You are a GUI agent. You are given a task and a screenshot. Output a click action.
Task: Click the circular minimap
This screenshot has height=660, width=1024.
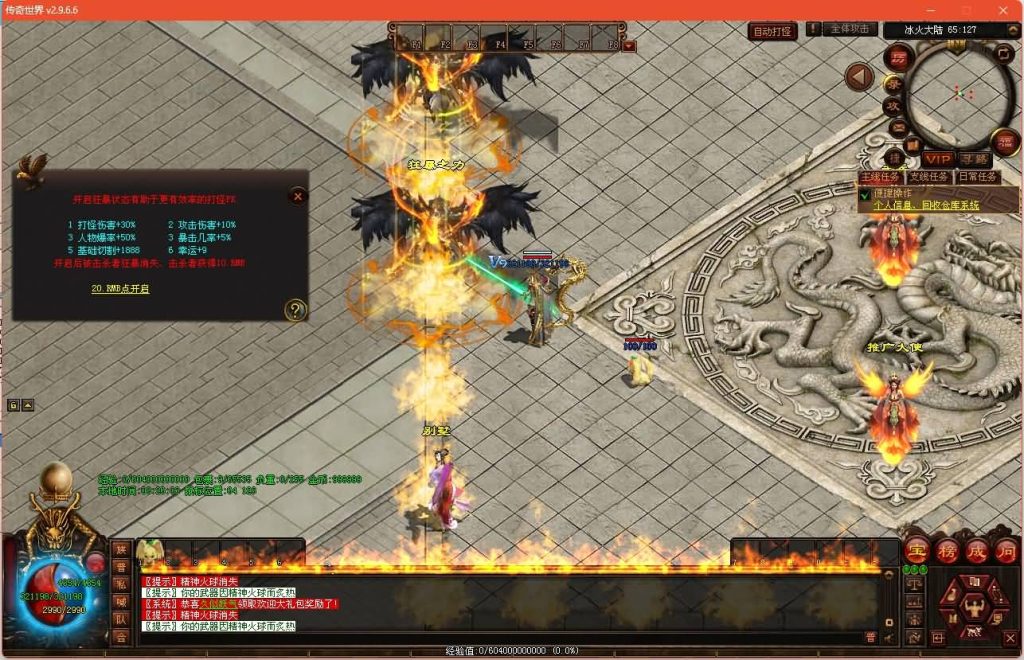pos(962,93)
